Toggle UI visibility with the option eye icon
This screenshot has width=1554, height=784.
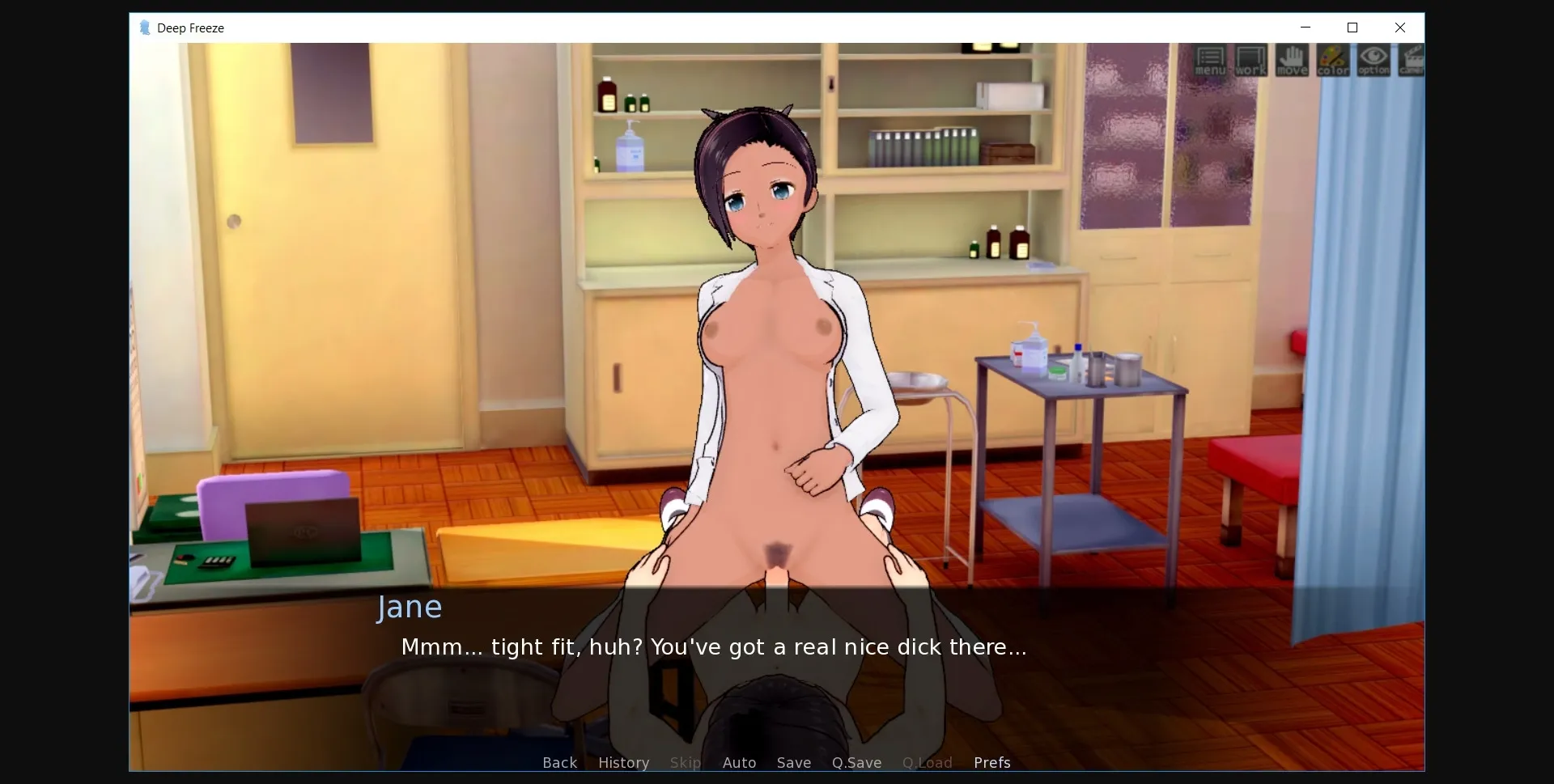click(x=1373, y=61)
